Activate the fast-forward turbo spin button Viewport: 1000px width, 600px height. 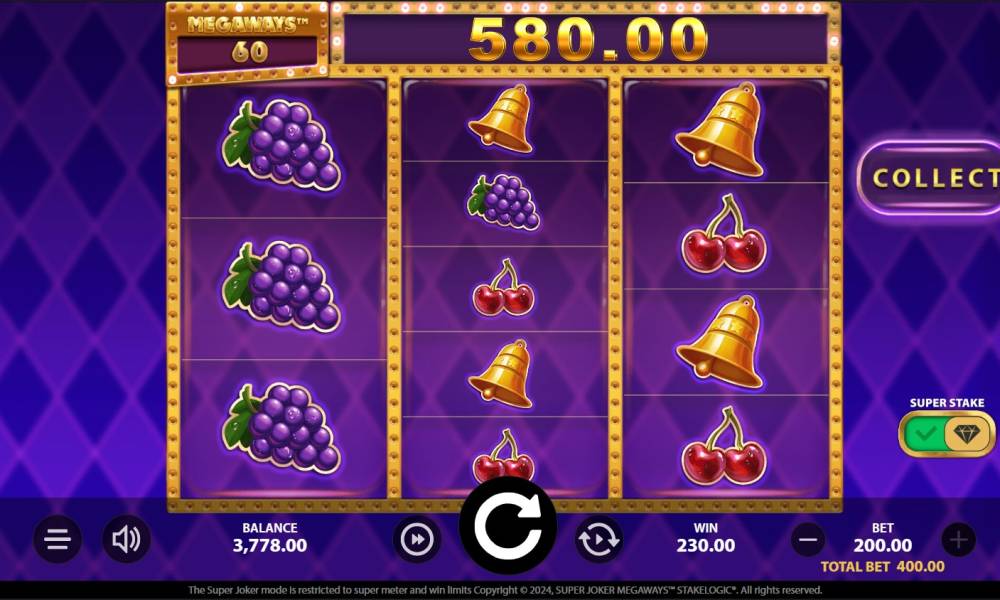tap(416, 540)
